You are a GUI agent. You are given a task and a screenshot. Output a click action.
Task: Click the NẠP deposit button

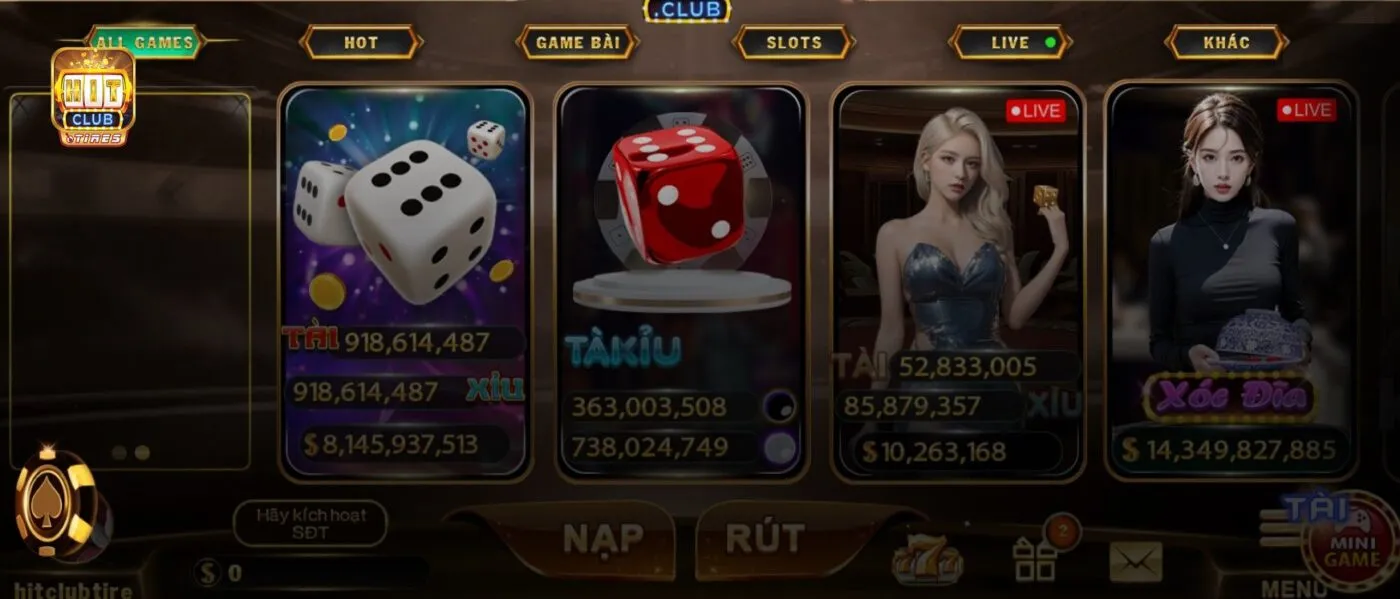(x=603, y=539)
